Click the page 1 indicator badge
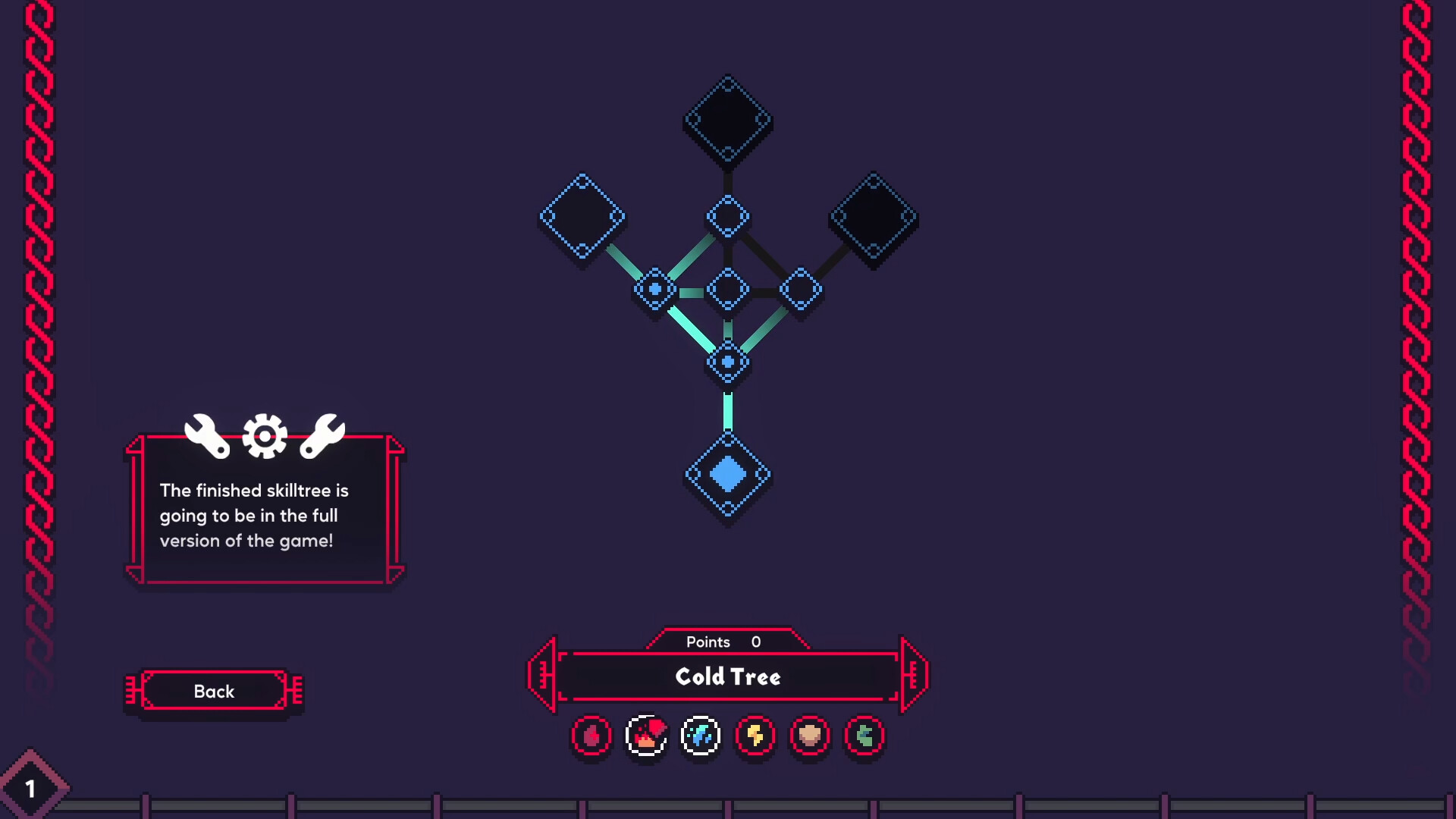Viewport: 1456px width, 819px height. pos(30,789)
